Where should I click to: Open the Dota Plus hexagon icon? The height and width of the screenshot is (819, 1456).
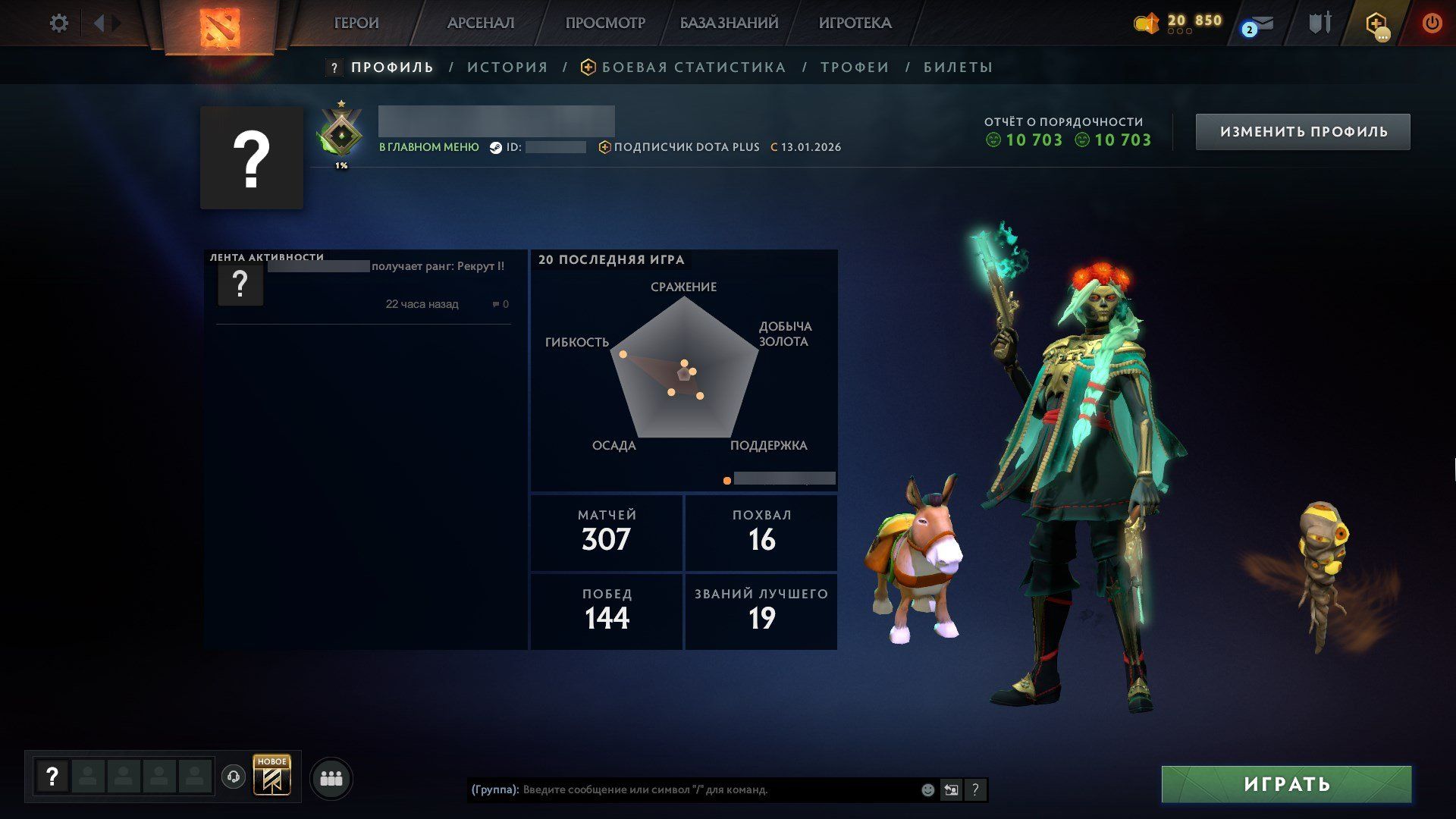pyautogui.click(x=1376, y=24)
